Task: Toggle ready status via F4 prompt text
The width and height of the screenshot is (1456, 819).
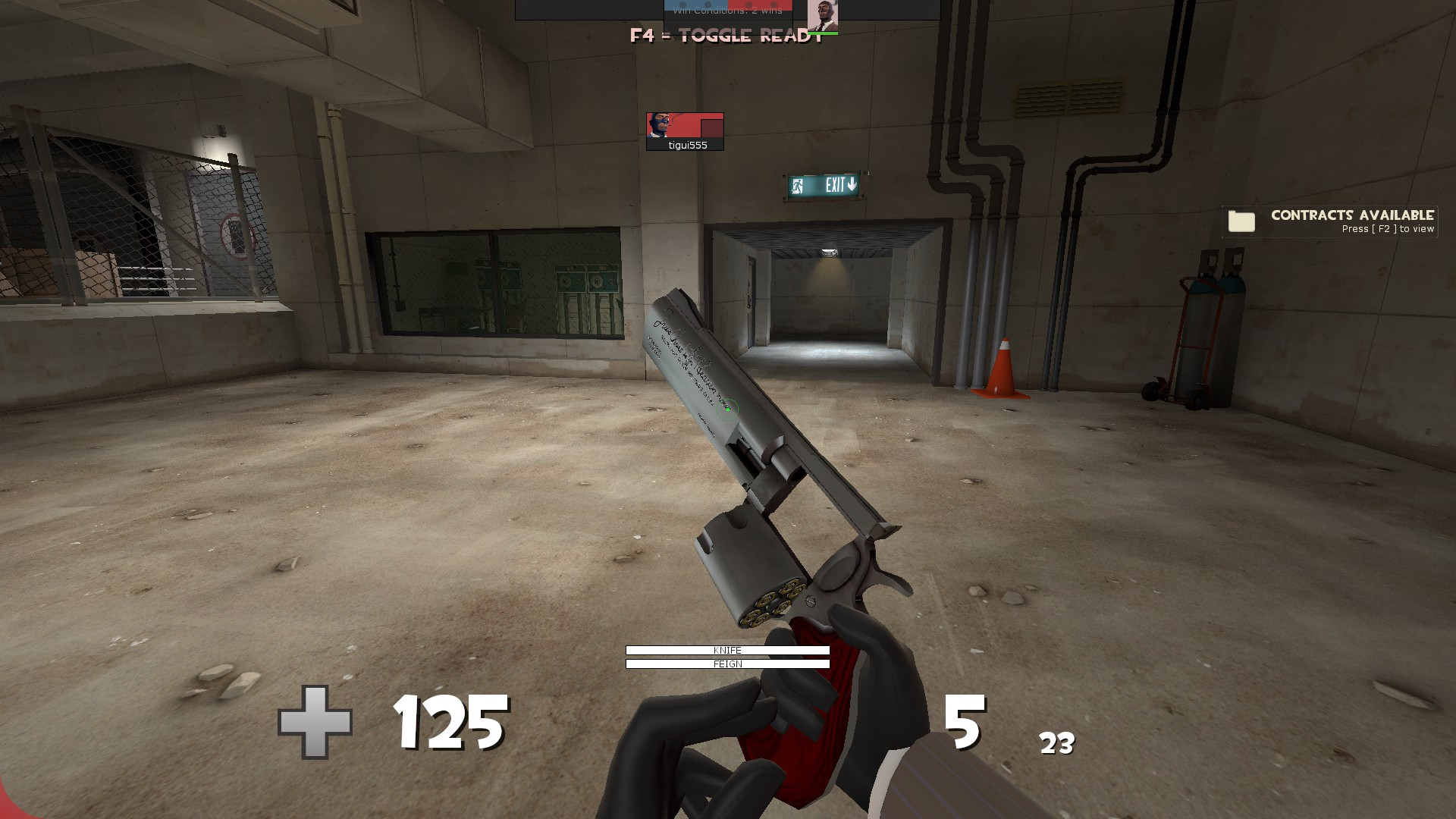Action: tap(724, 33)
